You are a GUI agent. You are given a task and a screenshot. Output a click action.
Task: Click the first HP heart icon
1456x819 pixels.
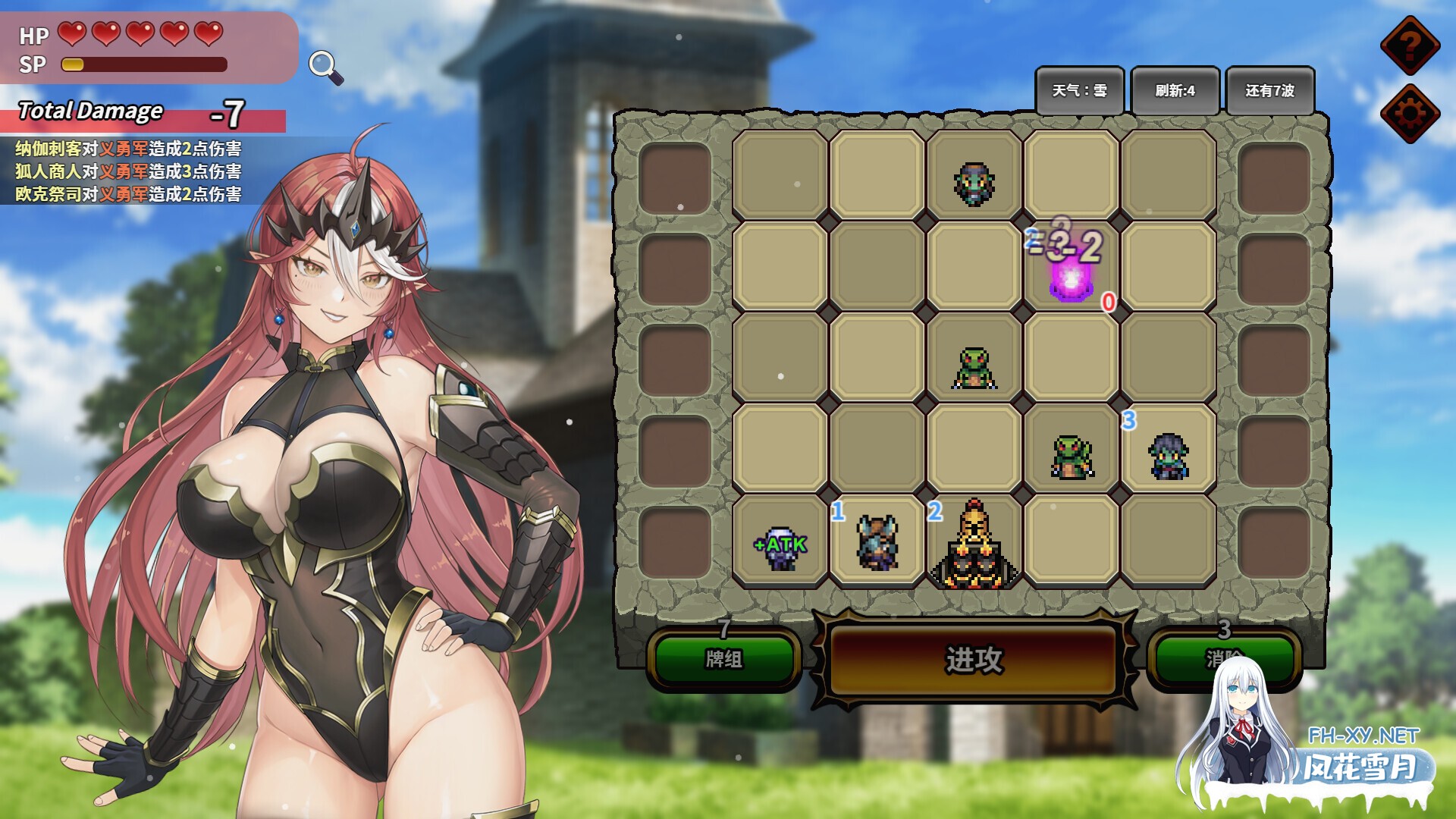point(72,34)
